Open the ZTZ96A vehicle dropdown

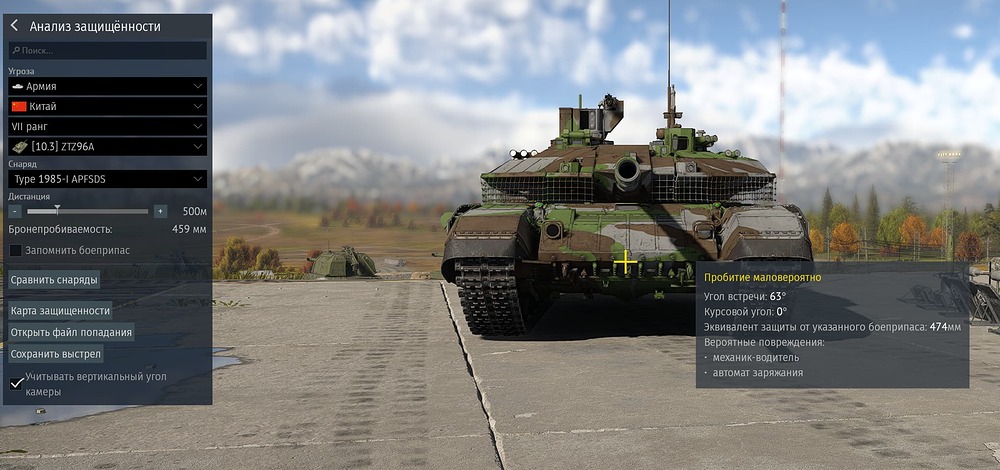(x=108, y=146)
